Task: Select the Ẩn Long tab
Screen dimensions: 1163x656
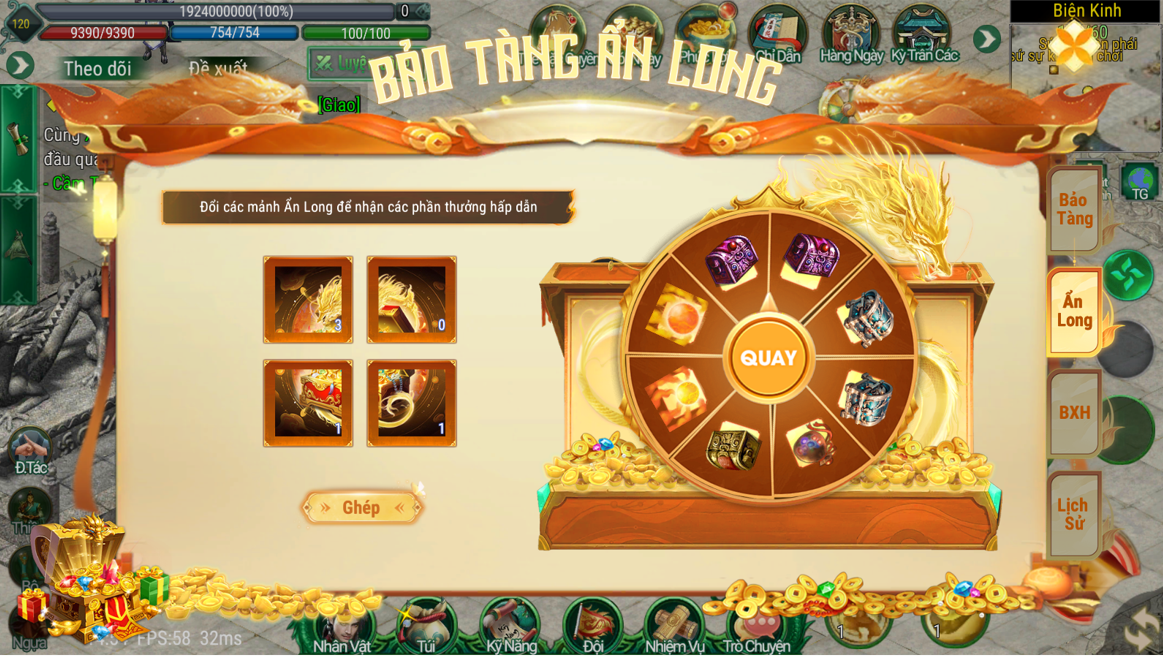Action: [x=1075, y=311]
